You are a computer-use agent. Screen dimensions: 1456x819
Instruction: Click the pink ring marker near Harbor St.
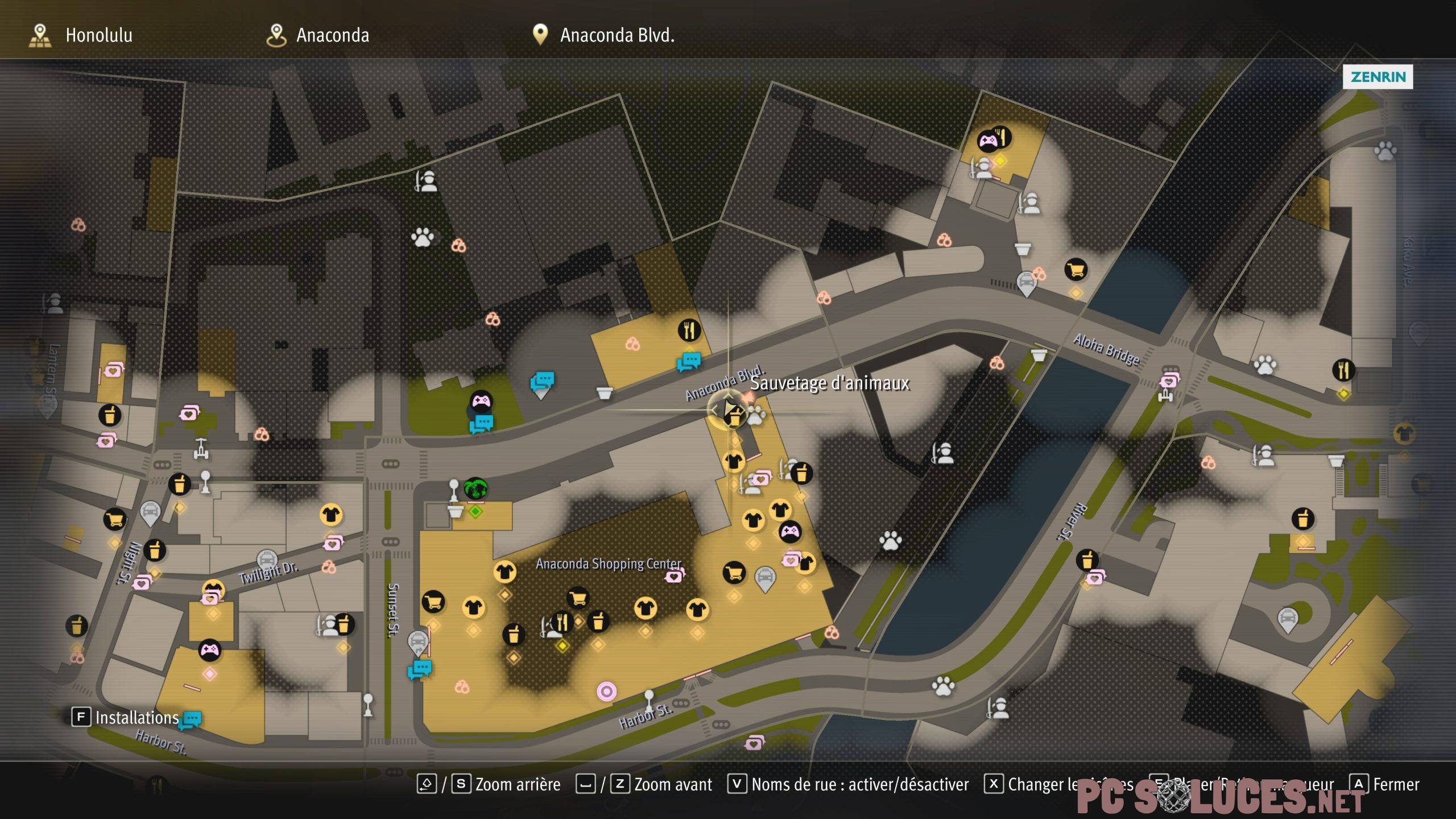tap(606, 691)
